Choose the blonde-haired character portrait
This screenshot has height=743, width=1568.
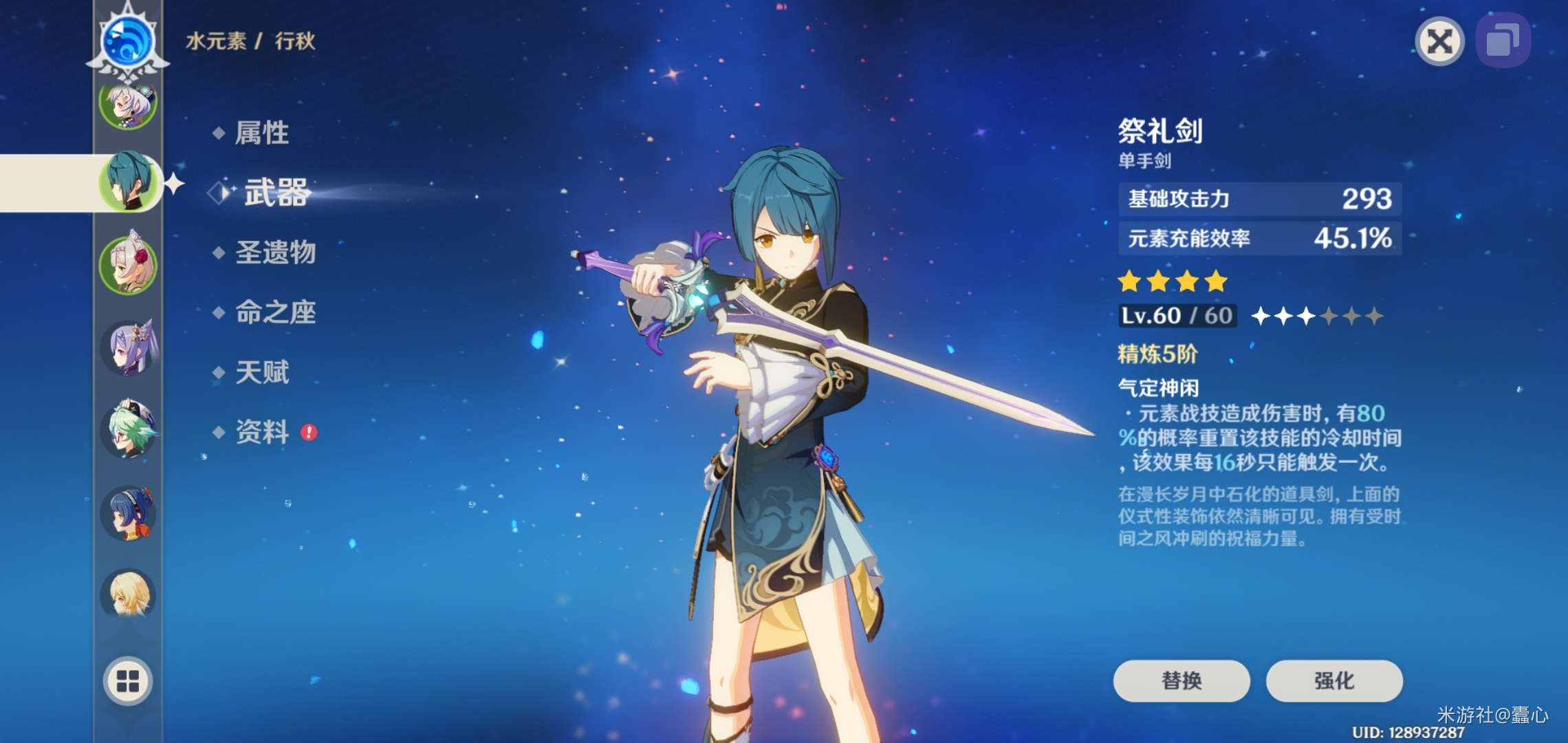129,593
